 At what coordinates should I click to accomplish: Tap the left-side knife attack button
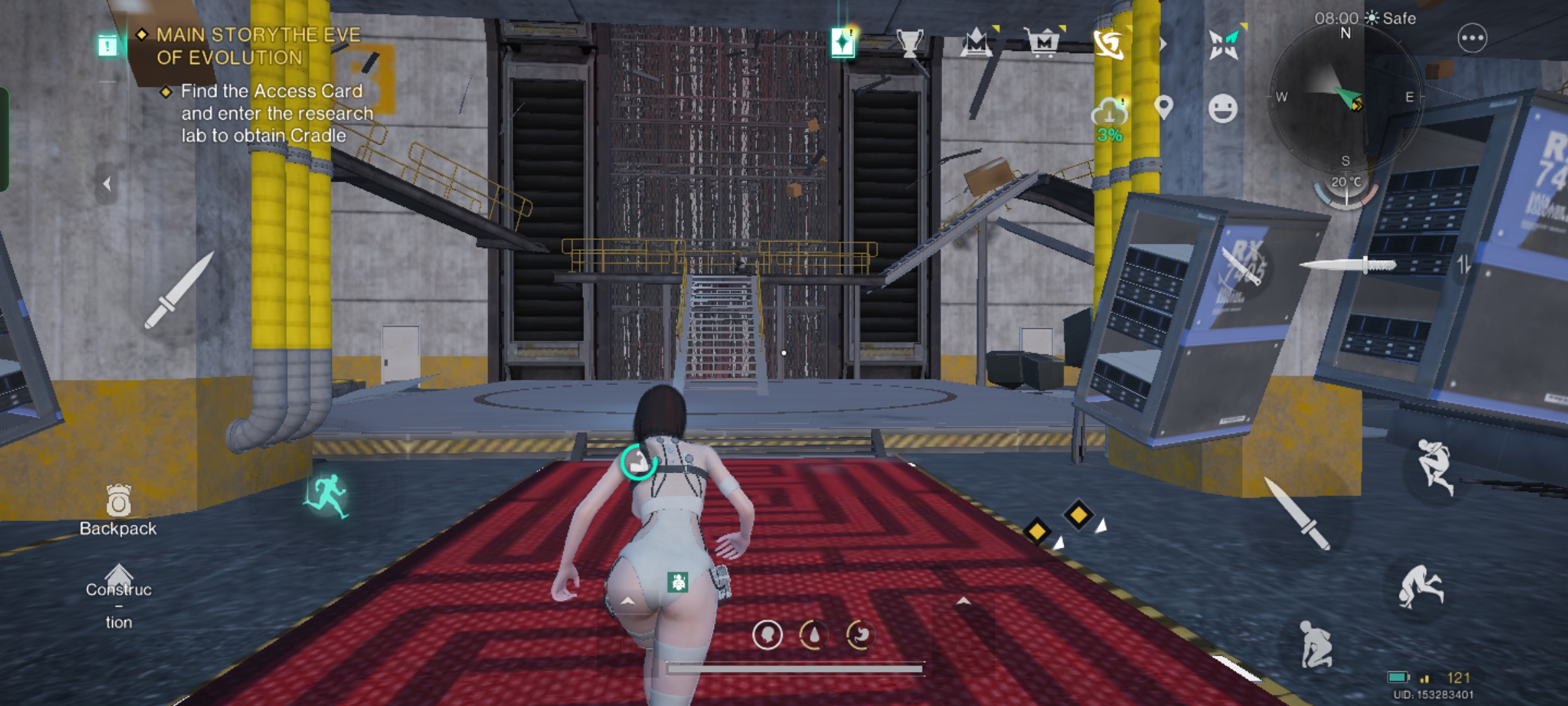tap(178, 290)
